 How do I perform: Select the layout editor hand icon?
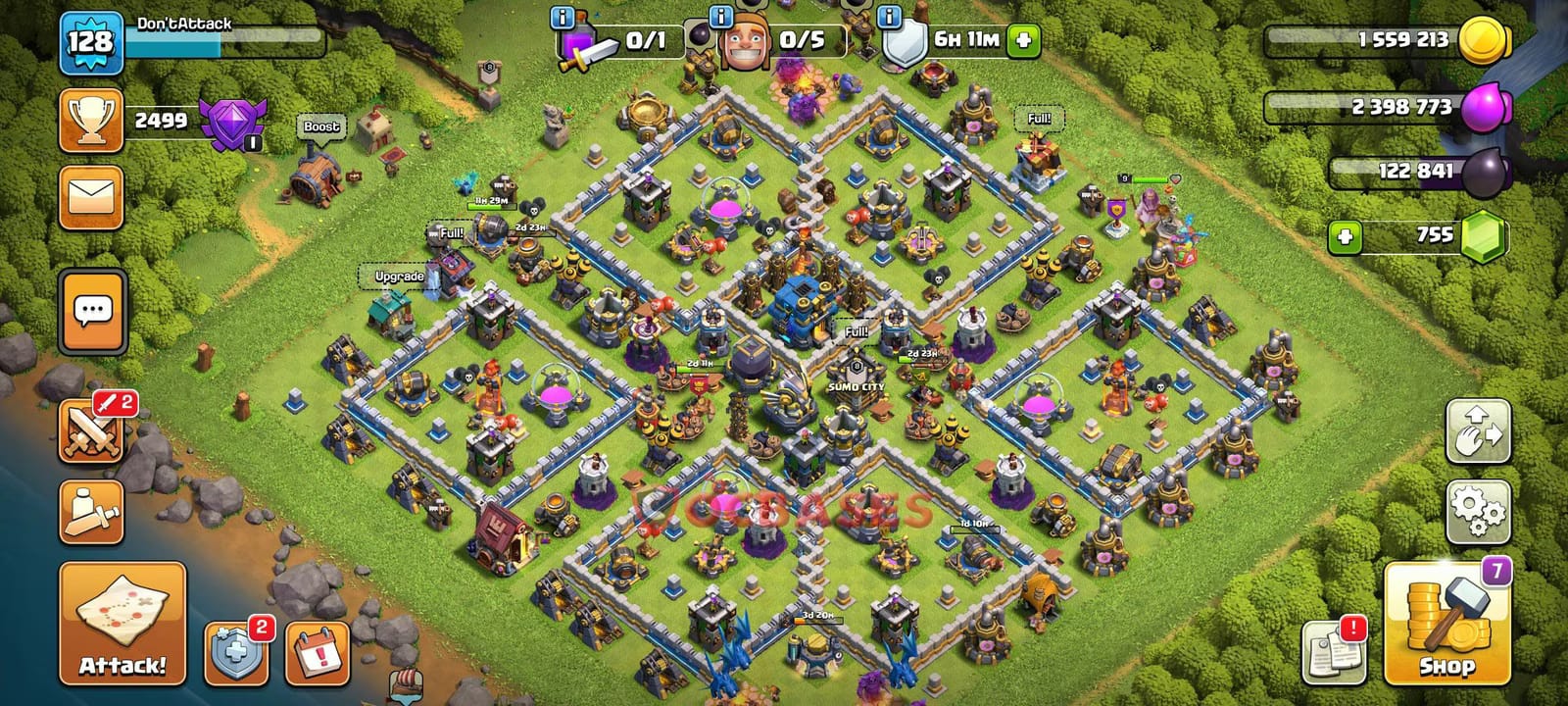click(1480, 431)
